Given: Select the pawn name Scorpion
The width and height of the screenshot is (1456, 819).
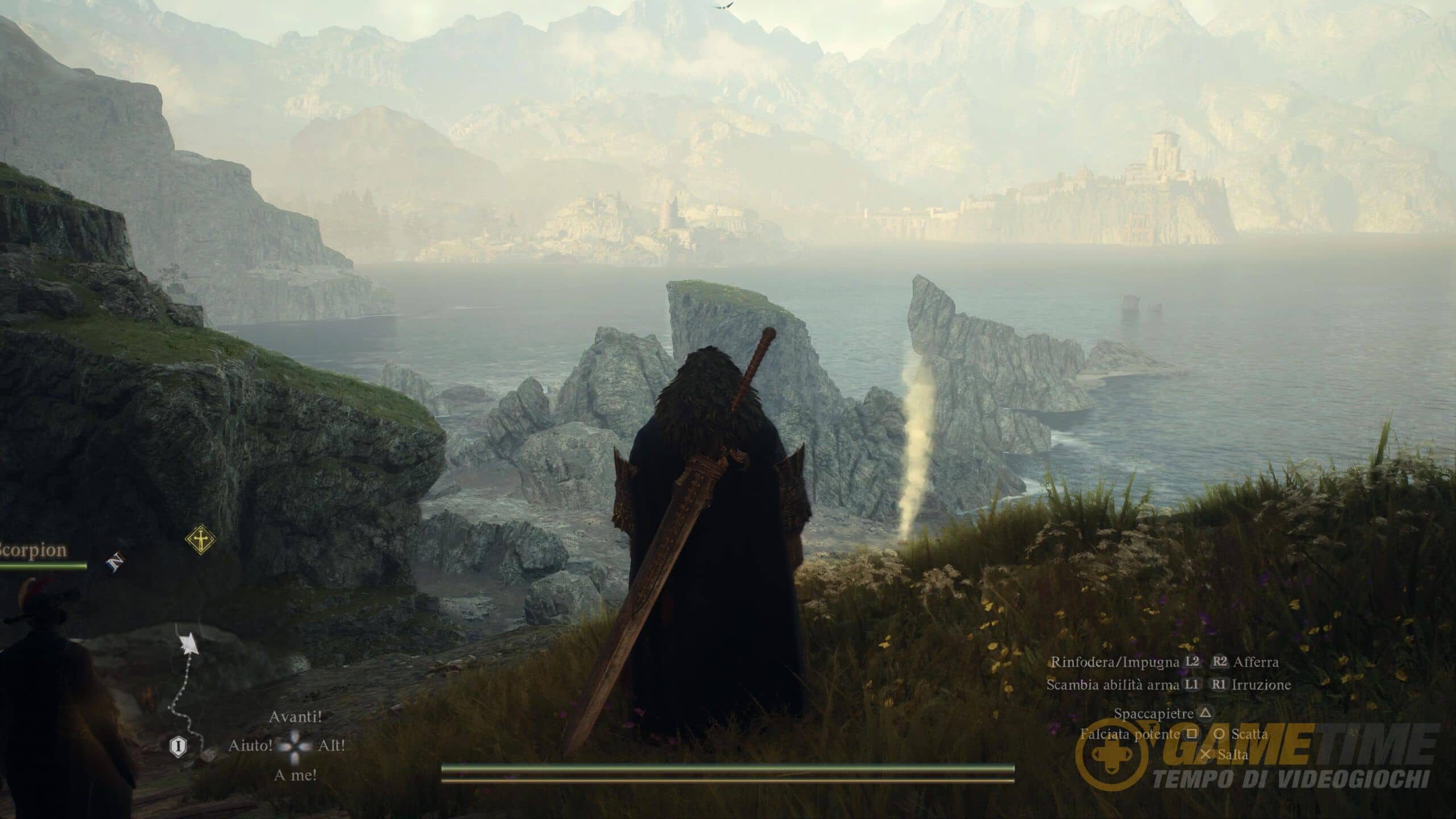Looking at the screenshot, I should click(x=33, y=550).
